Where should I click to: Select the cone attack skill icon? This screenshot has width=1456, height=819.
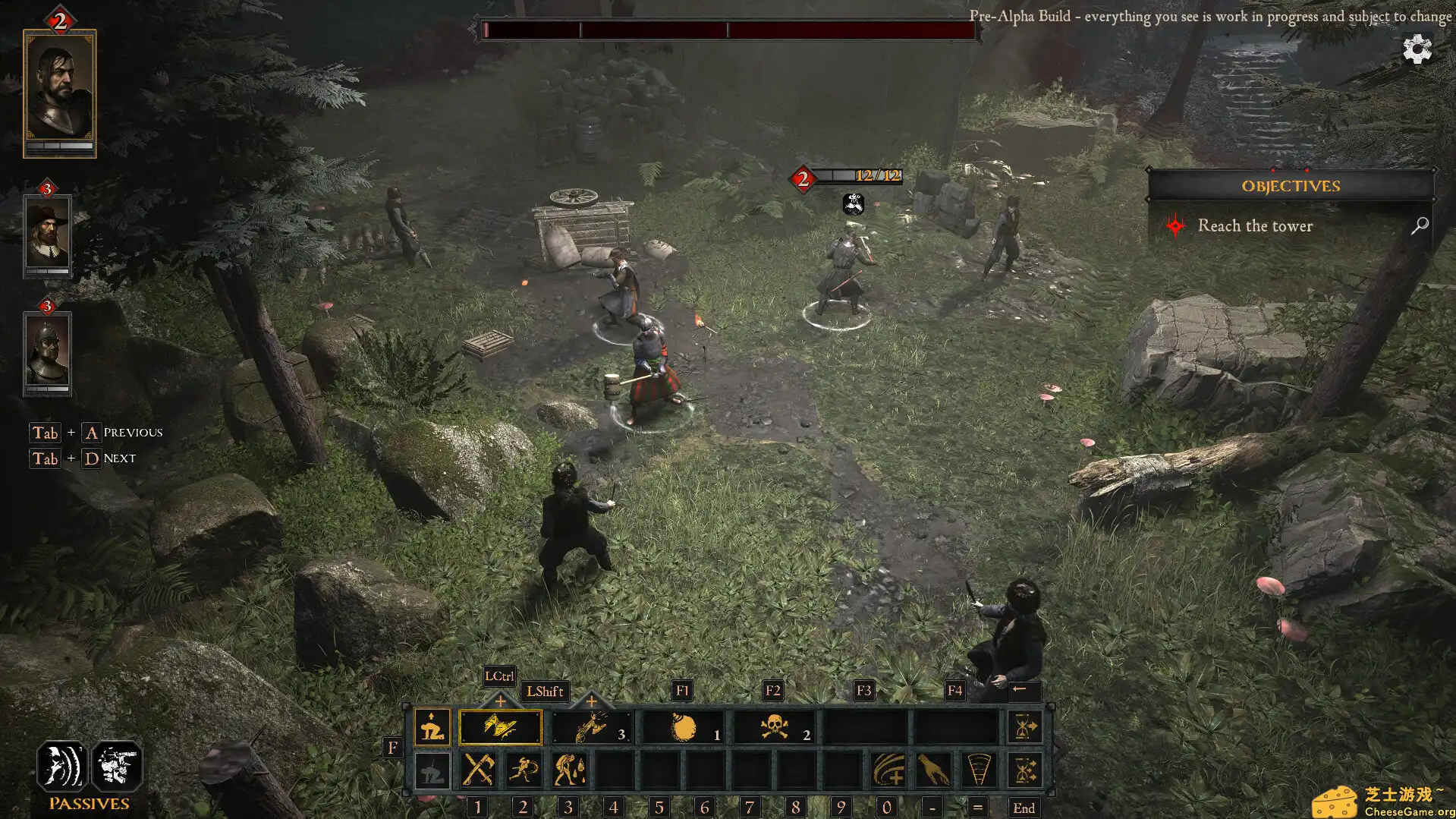tap(977, 770)
